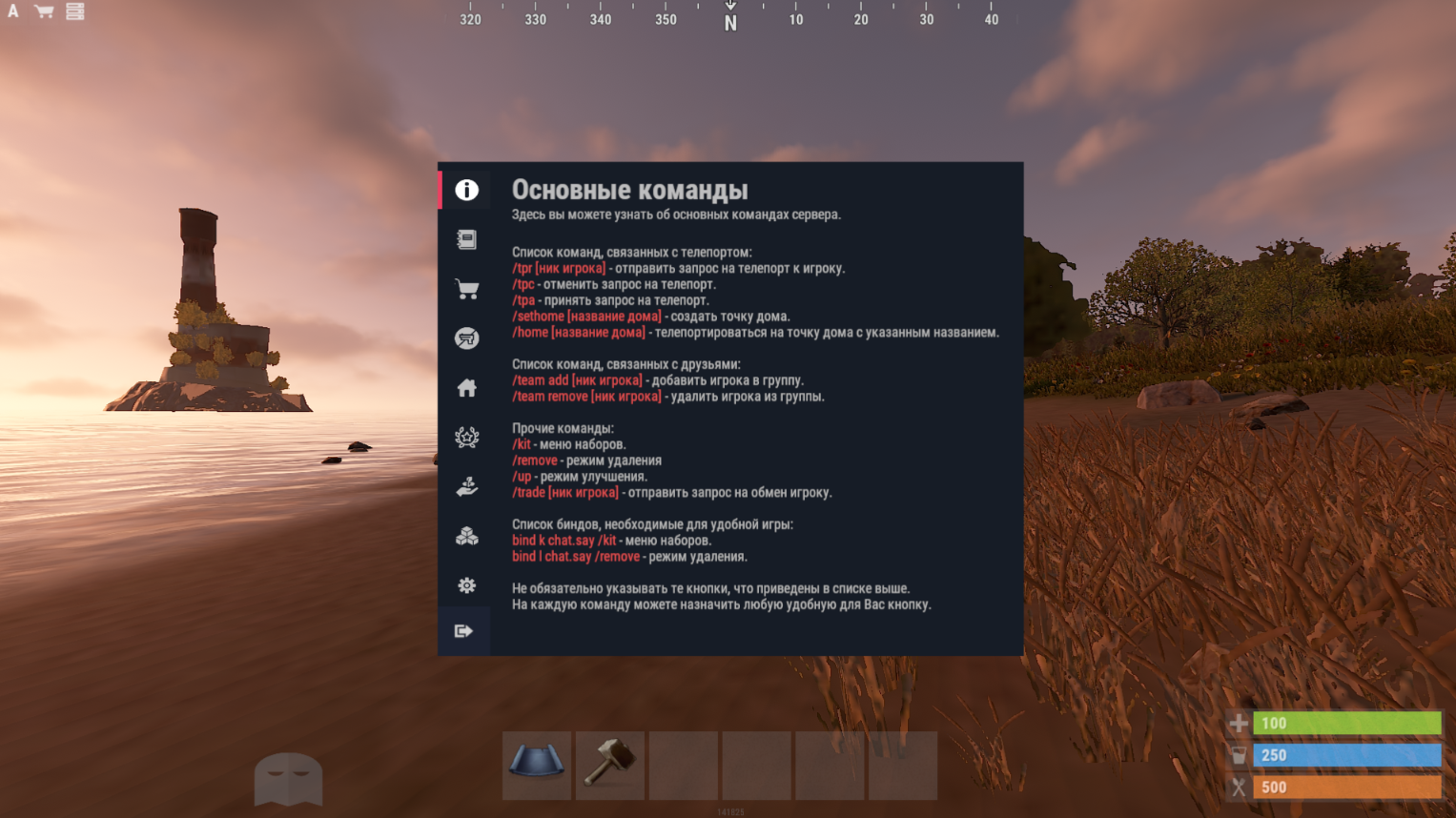Switch to the gear settings tab
Screen dimensions: 1456x818
(x=466, y=585)
